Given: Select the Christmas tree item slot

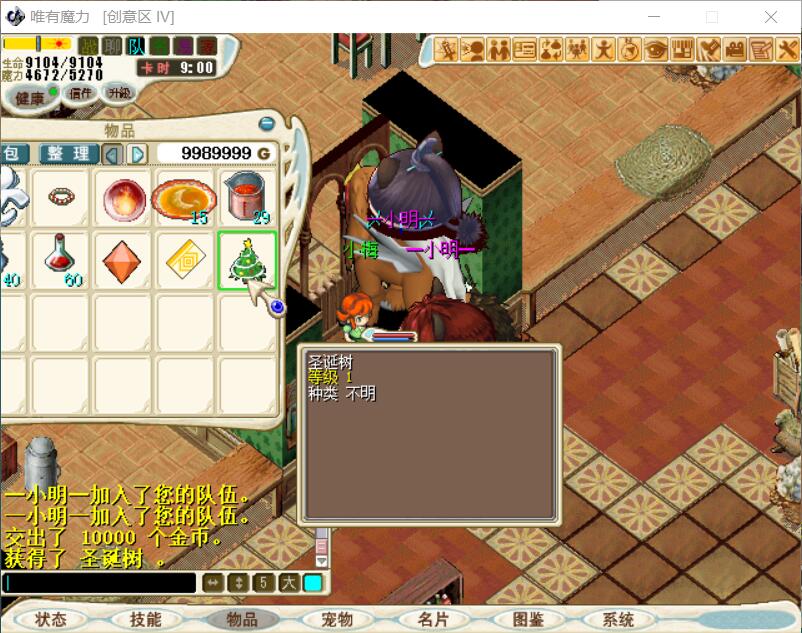Looking at the screenshot, I should (x=247, y=260).
